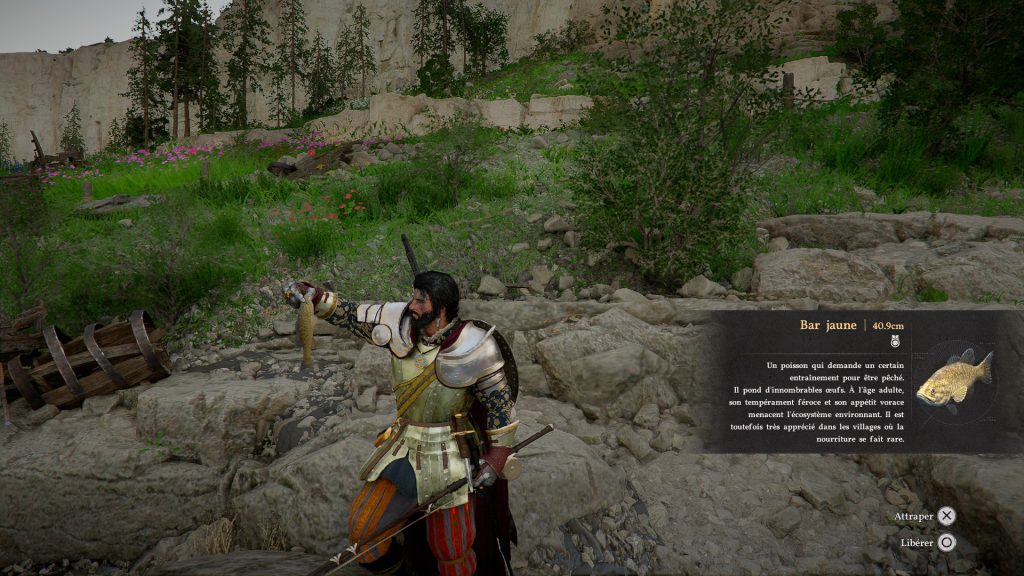Image resolution: width=1024 pixels, height=576 pixels.
Task: Click the Bar jaune fish illustration
Action: (954, 379)
